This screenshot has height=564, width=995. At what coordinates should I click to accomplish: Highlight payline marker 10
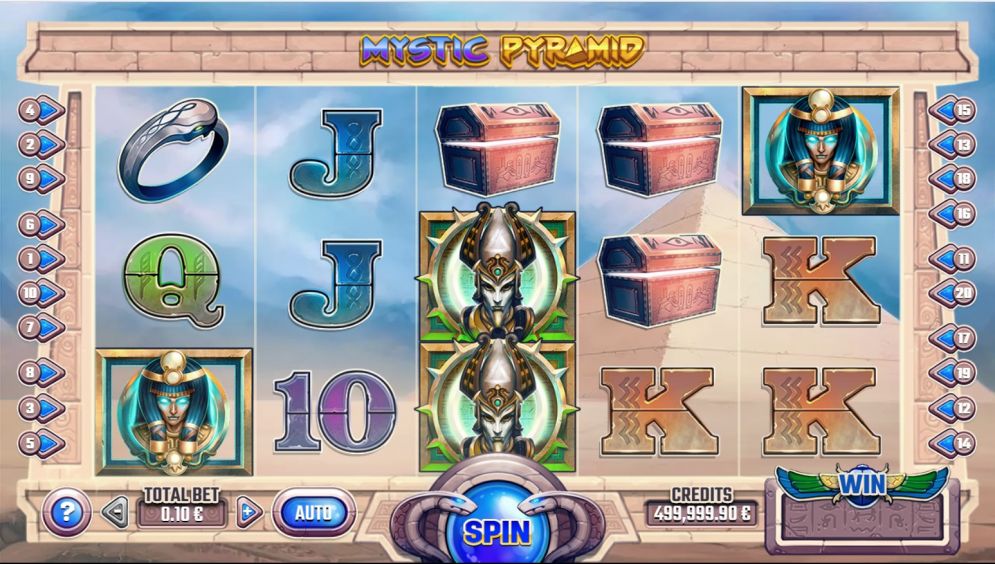coord(40,294)
